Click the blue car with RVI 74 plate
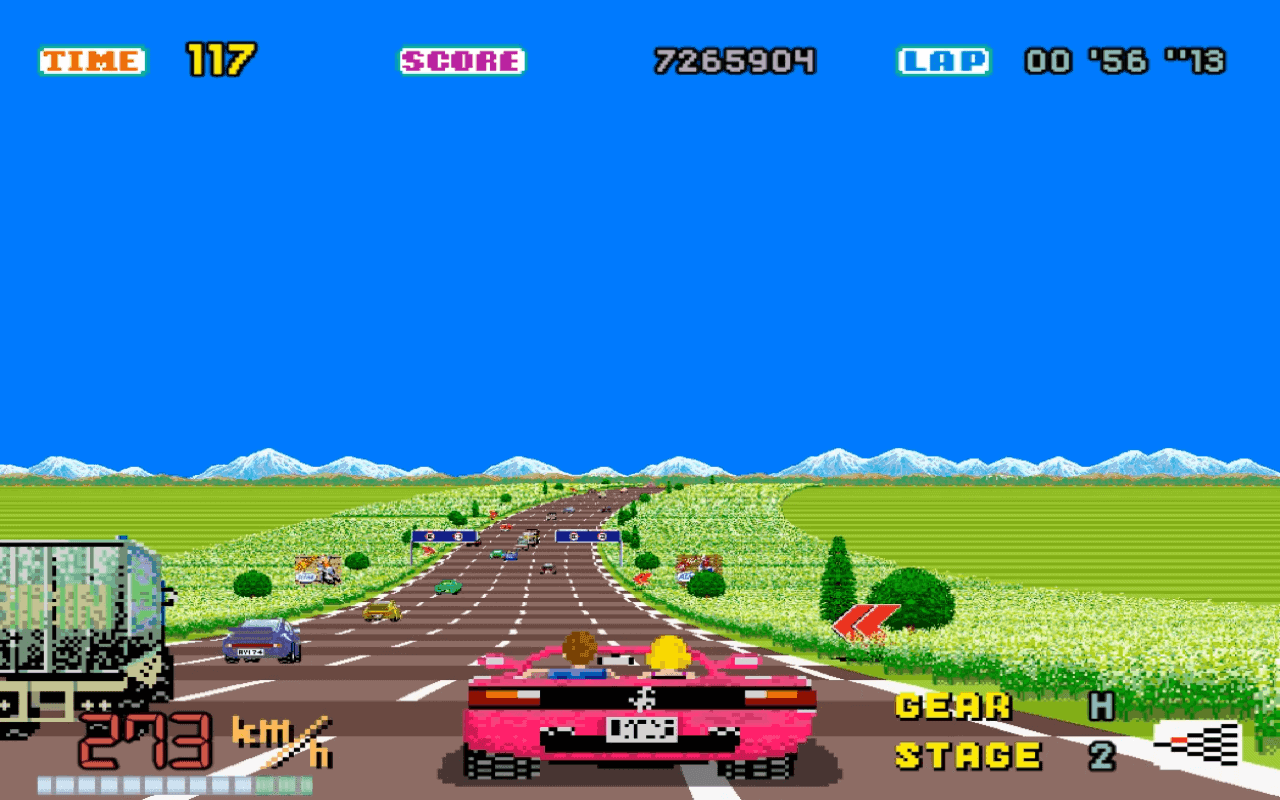Screen dimensions: 1280x800 point(263,643)
